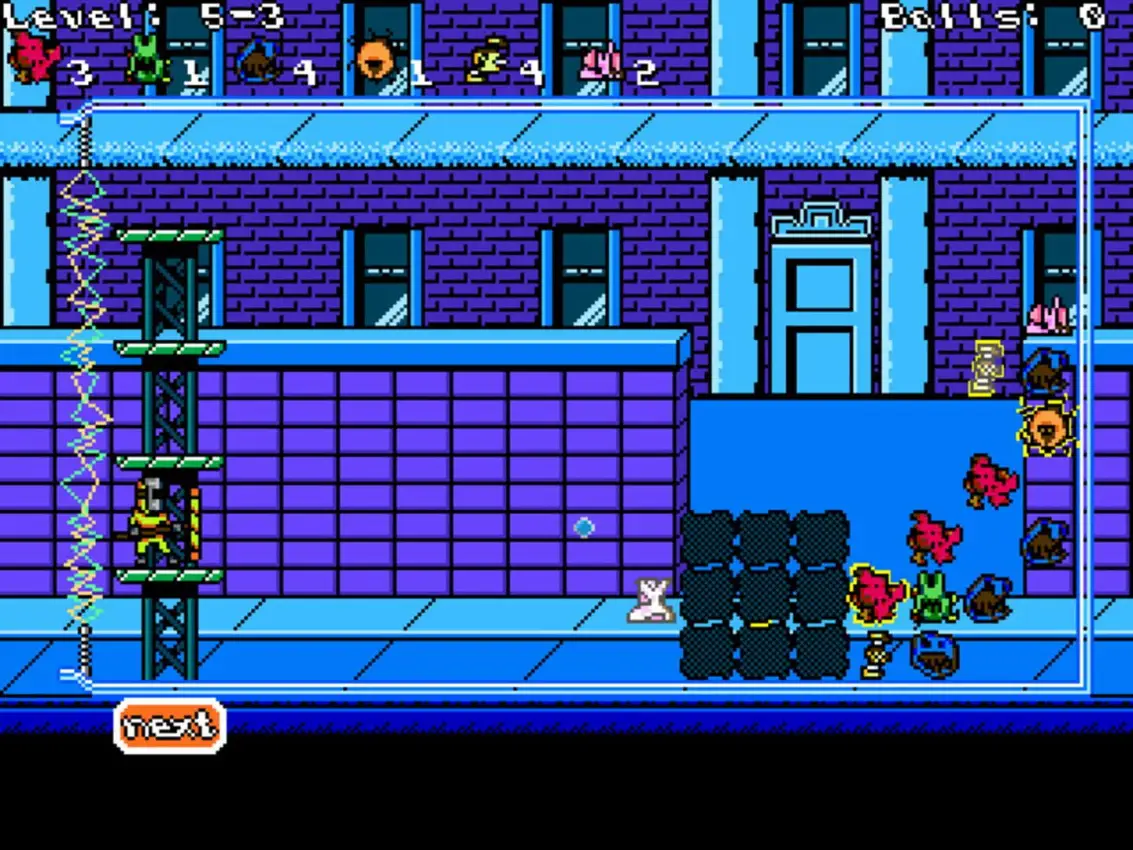1133x850 pixels.
Task: Click the orange next button
Action: [x=170, y=725]
